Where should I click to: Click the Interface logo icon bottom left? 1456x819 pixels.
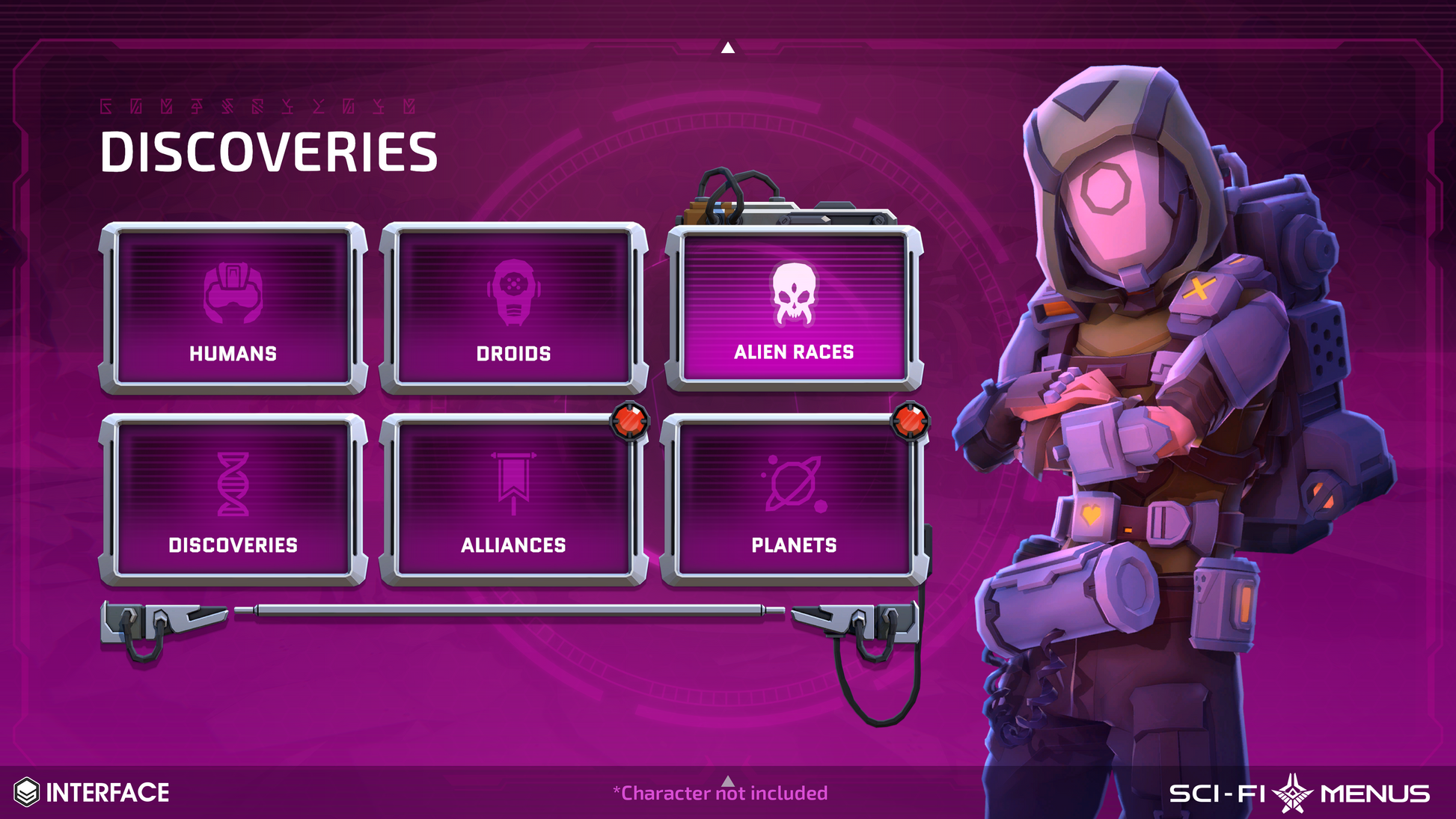(28, 787)
